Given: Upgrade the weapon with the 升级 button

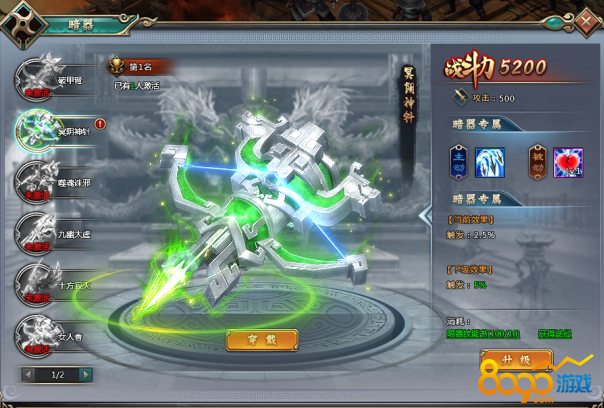Looking at the screenshot, I should (x=516, y=359).
